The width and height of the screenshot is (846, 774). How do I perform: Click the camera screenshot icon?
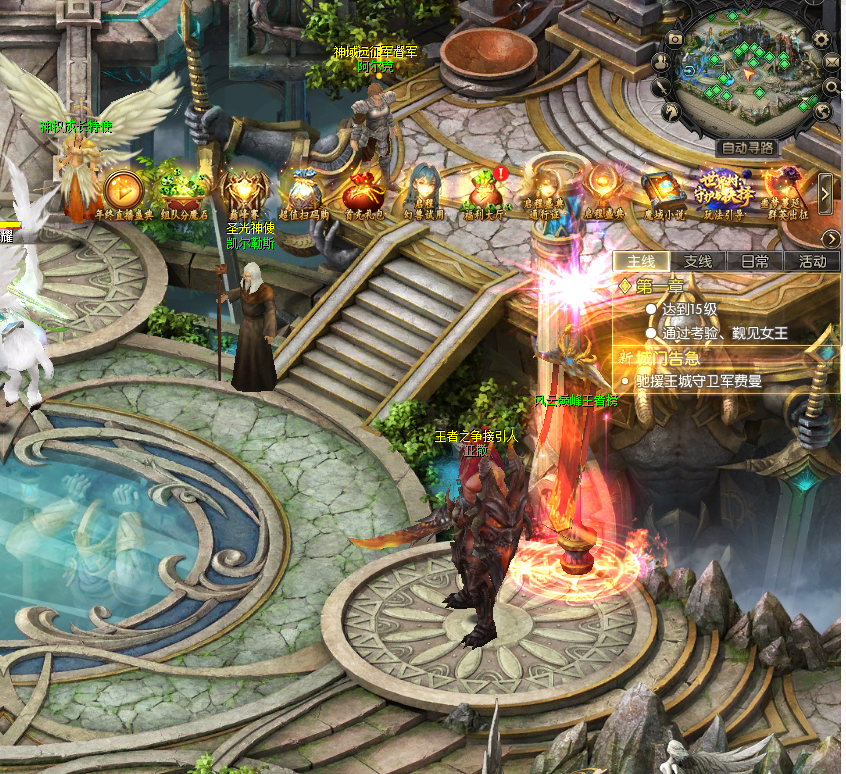coord(675,39)
